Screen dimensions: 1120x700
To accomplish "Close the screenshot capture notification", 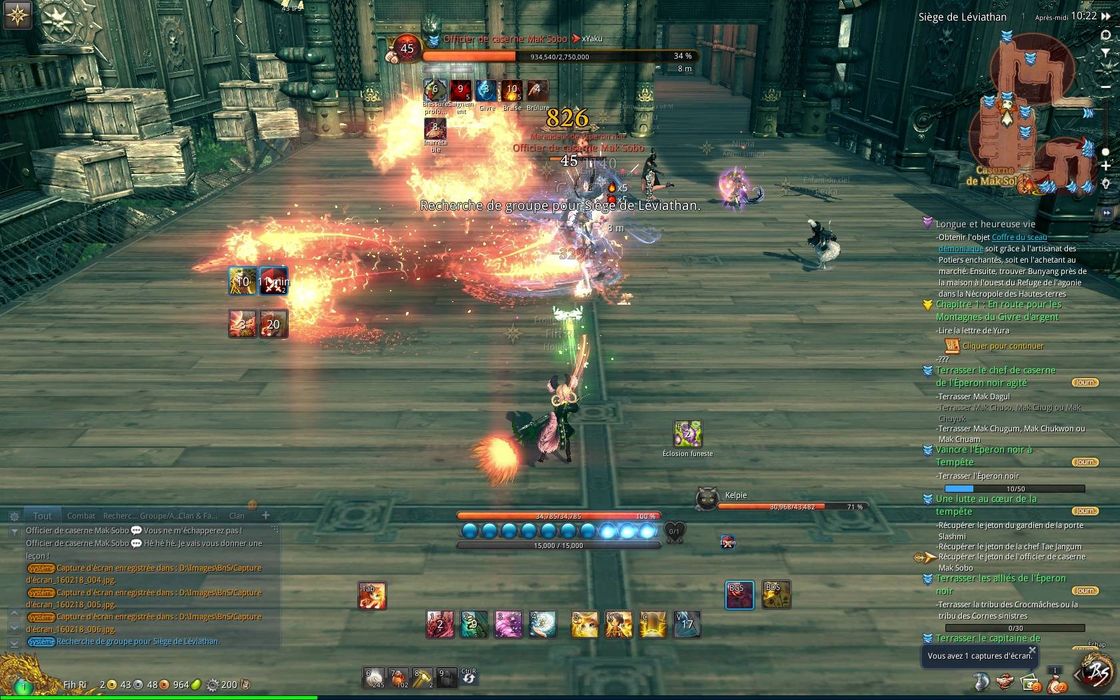I will click(1032, 650).
